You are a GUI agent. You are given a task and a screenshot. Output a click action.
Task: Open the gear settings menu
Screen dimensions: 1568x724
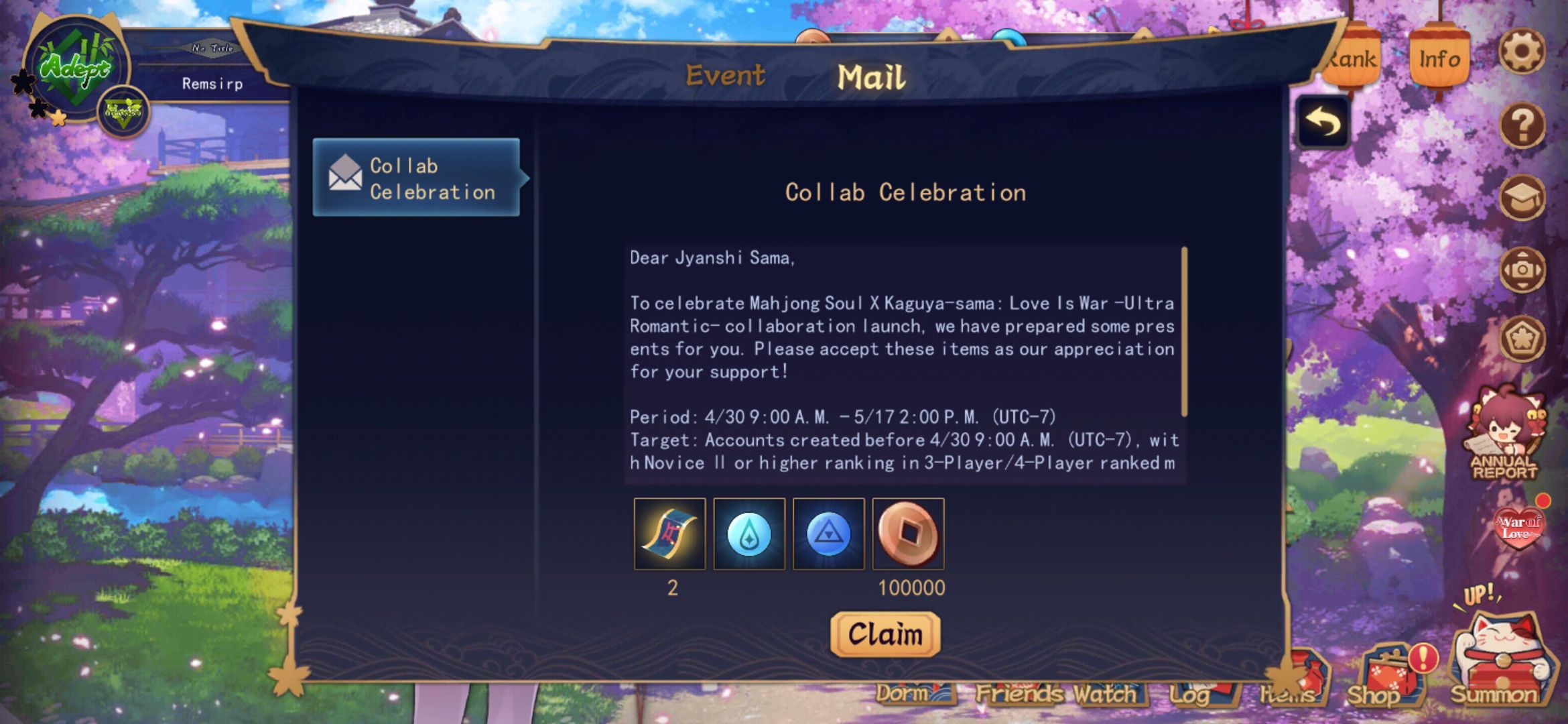[x=1521, y=51]
